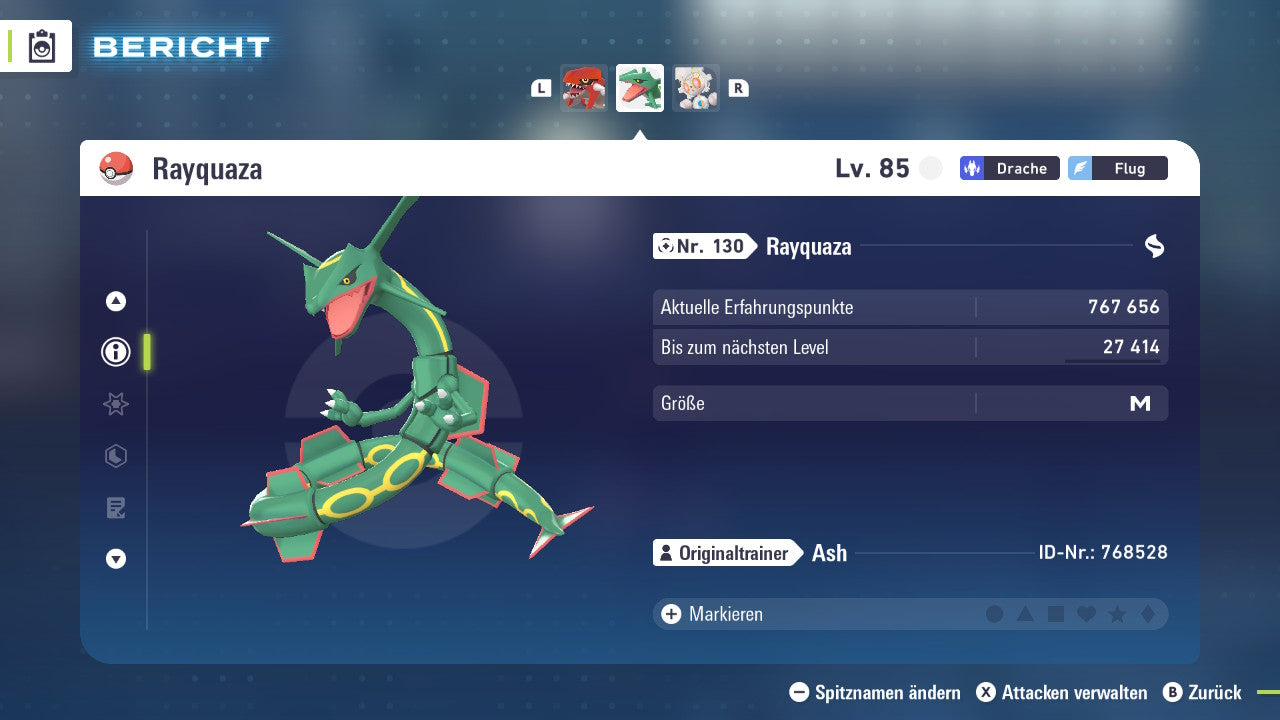
Task: Select the star-shaped stats tab in sidebar
Action: click(x=115, y=404)
